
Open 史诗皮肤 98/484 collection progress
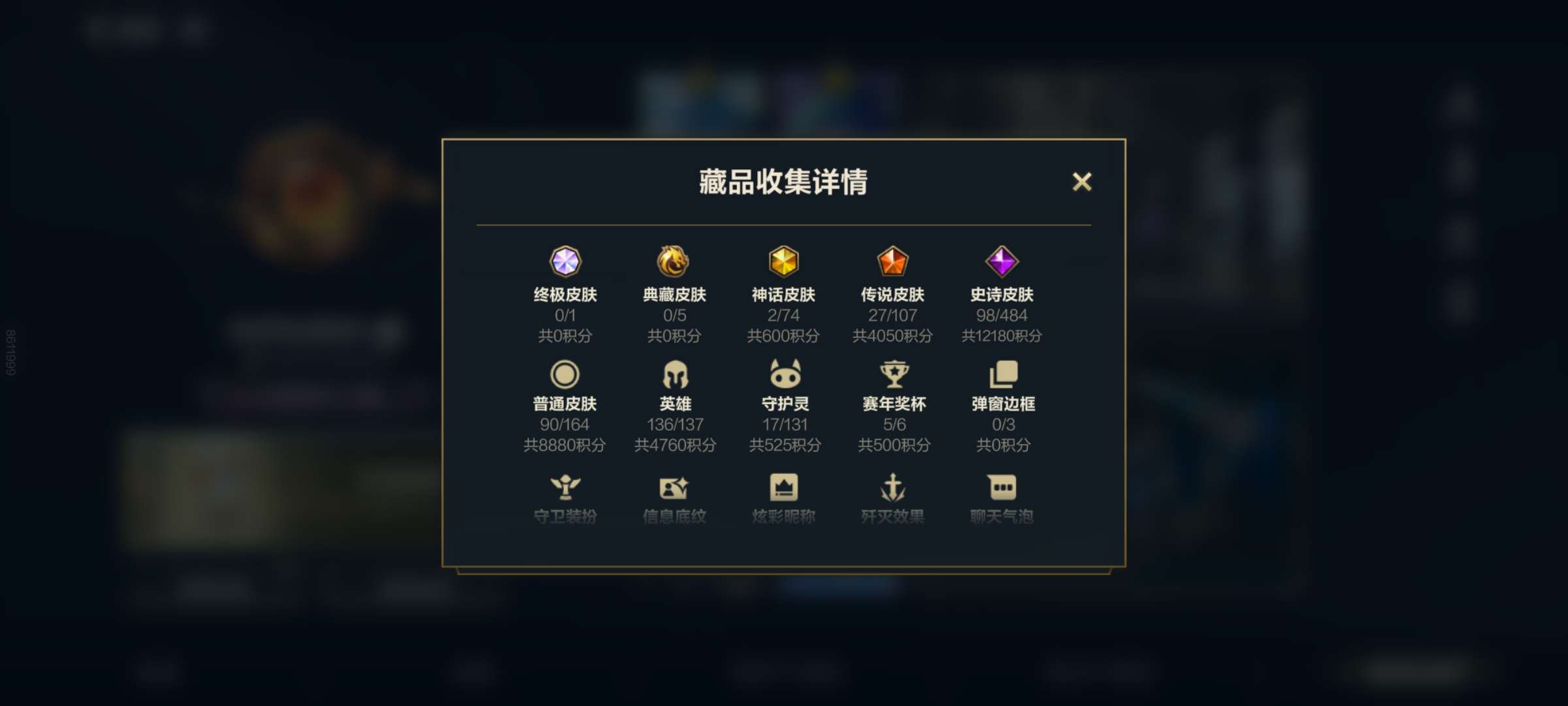1001,314
